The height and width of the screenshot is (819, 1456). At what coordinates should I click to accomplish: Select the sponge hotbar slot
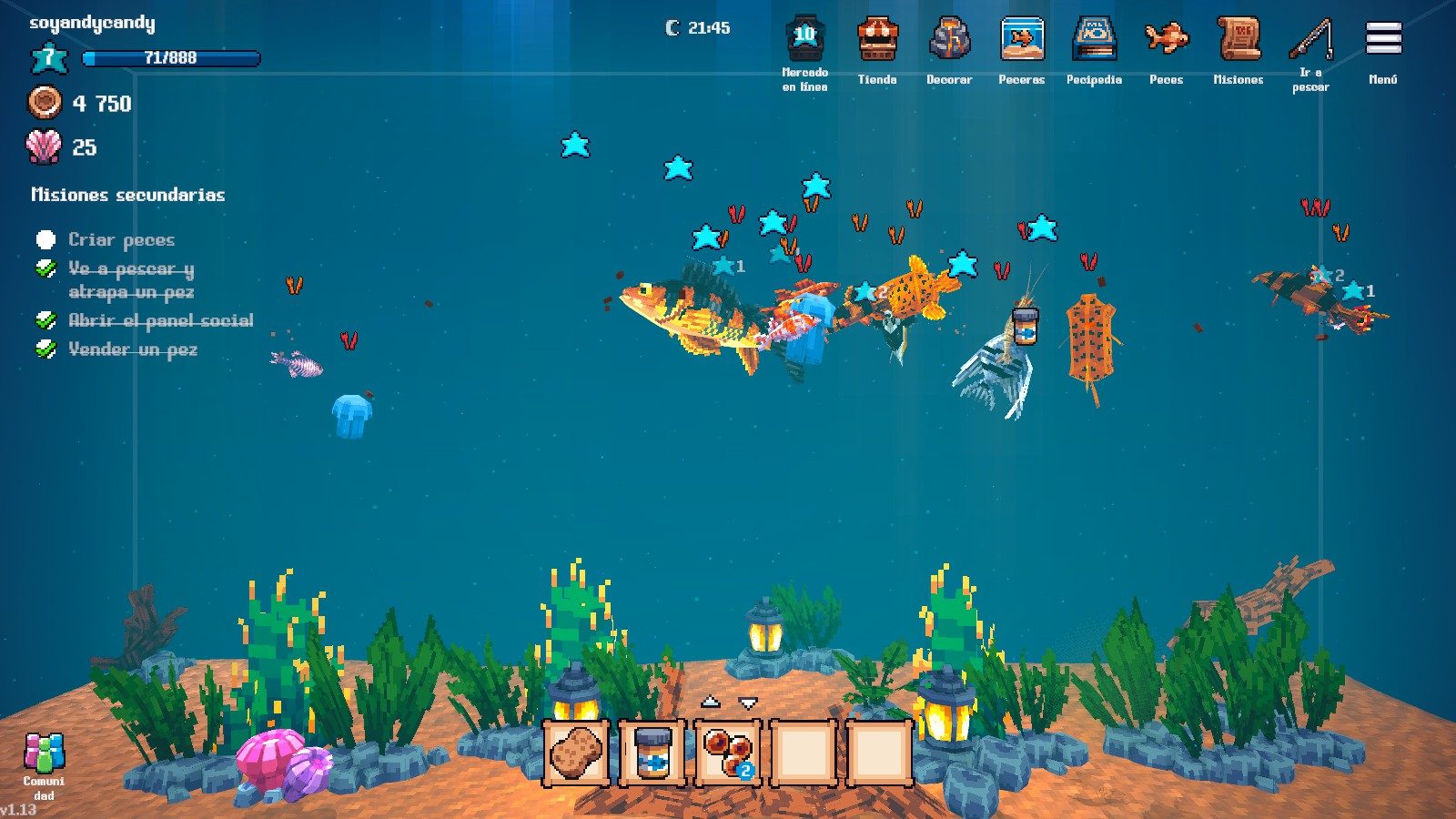click(576, 753)
